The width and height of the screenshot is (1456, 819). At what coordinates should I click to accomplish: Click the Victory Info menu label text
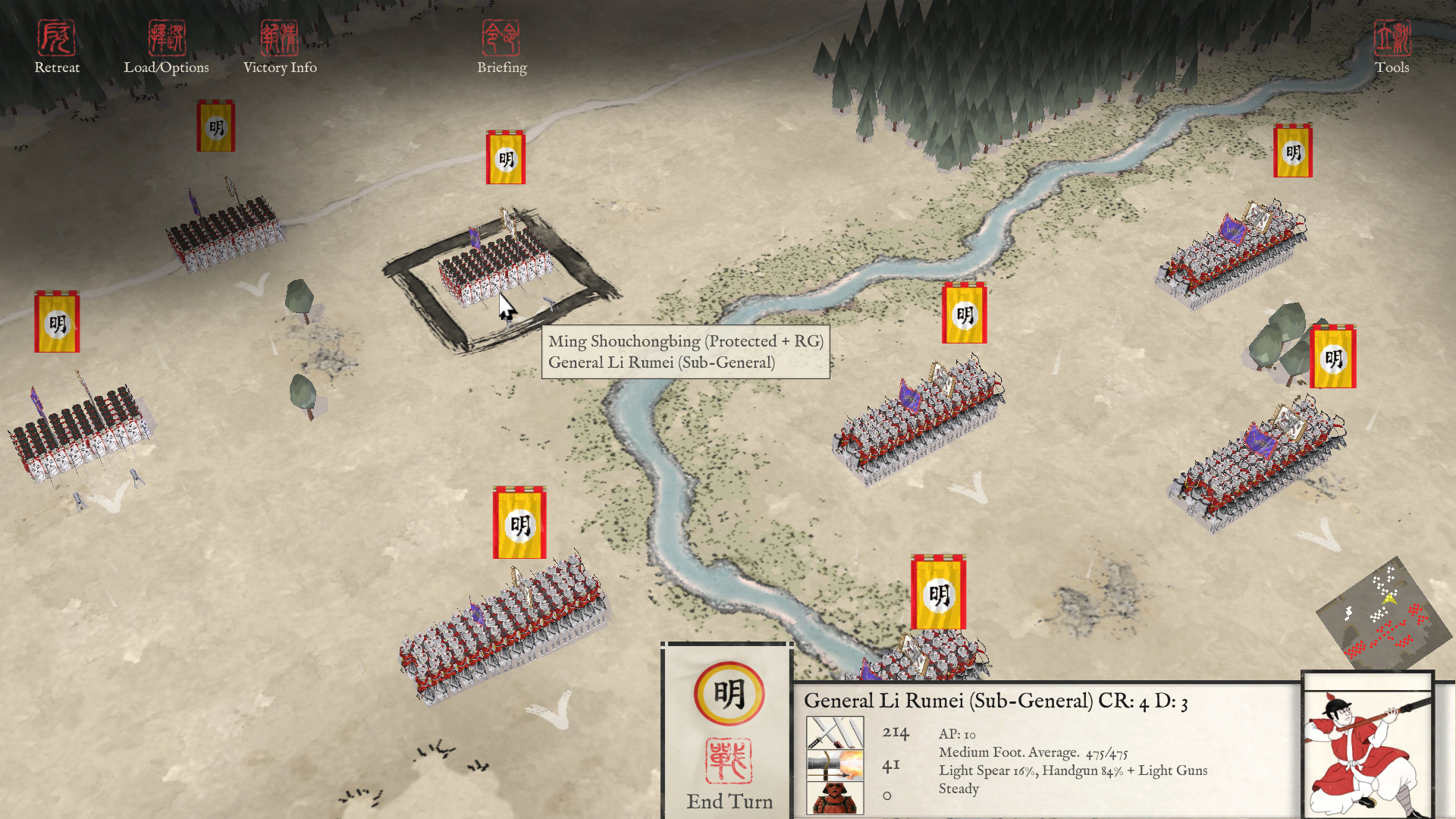(280, 67)
